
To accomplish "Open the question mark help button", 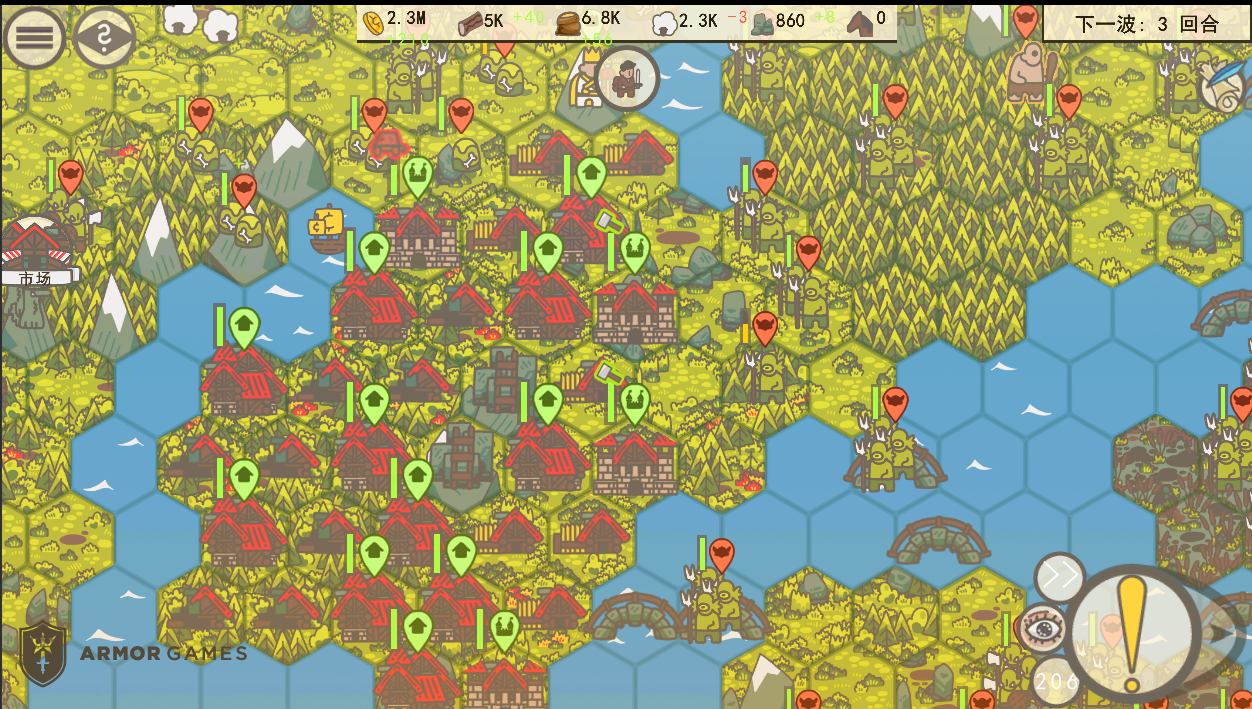I will (x=105, y=38).
